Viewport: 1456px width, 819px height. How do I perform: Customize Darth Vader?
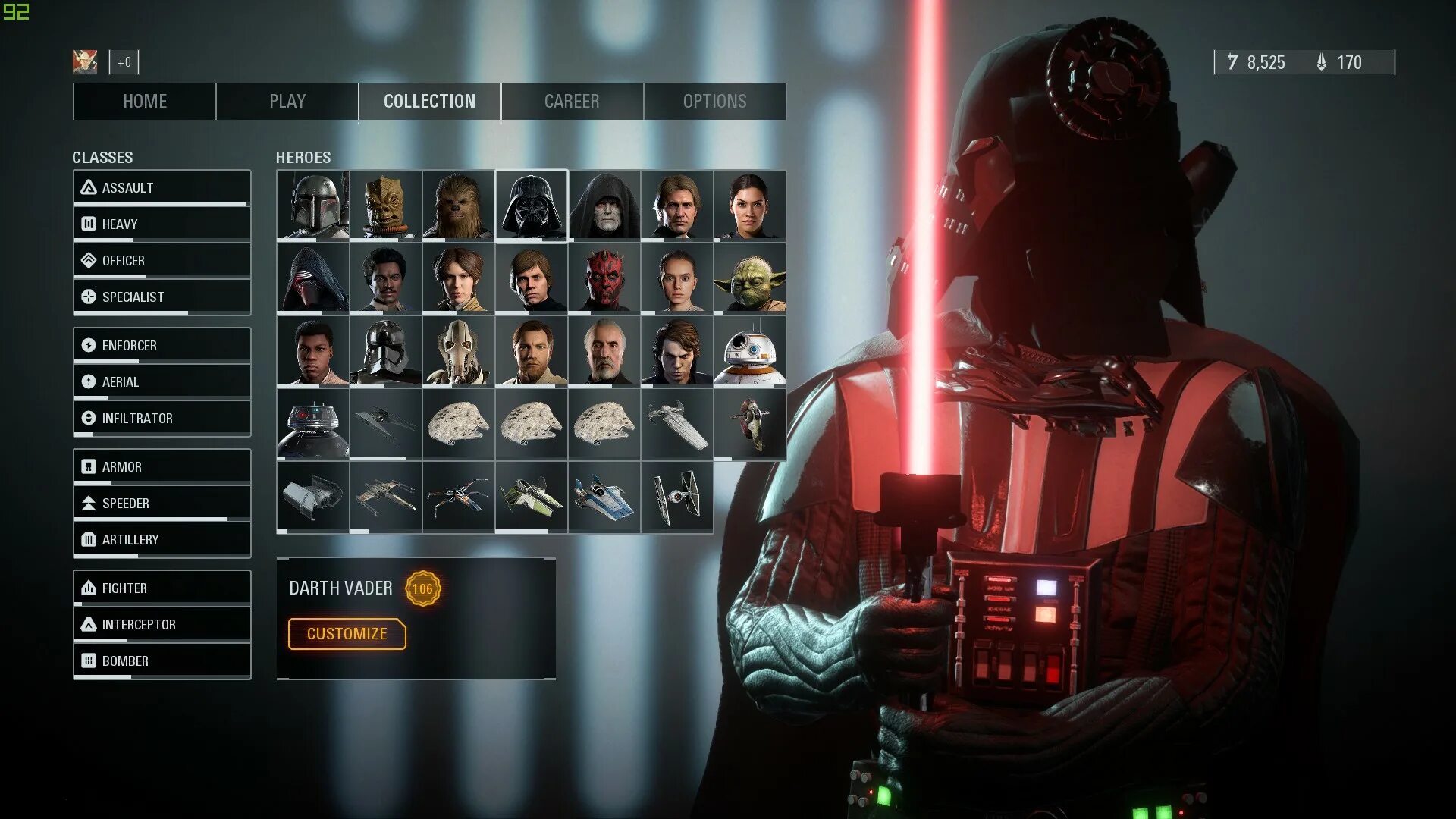[347, 634]
